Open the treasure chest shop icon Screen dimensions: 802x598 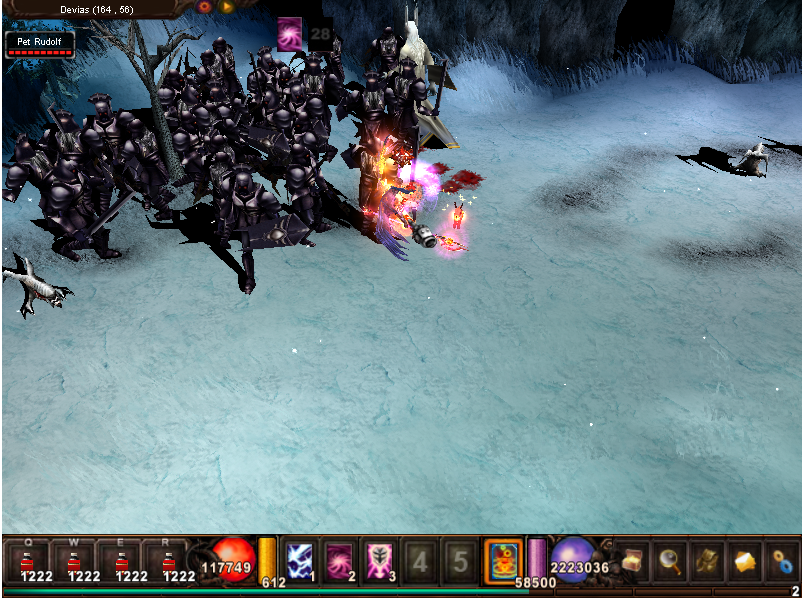pyautogui.click(x=631, y=561)
